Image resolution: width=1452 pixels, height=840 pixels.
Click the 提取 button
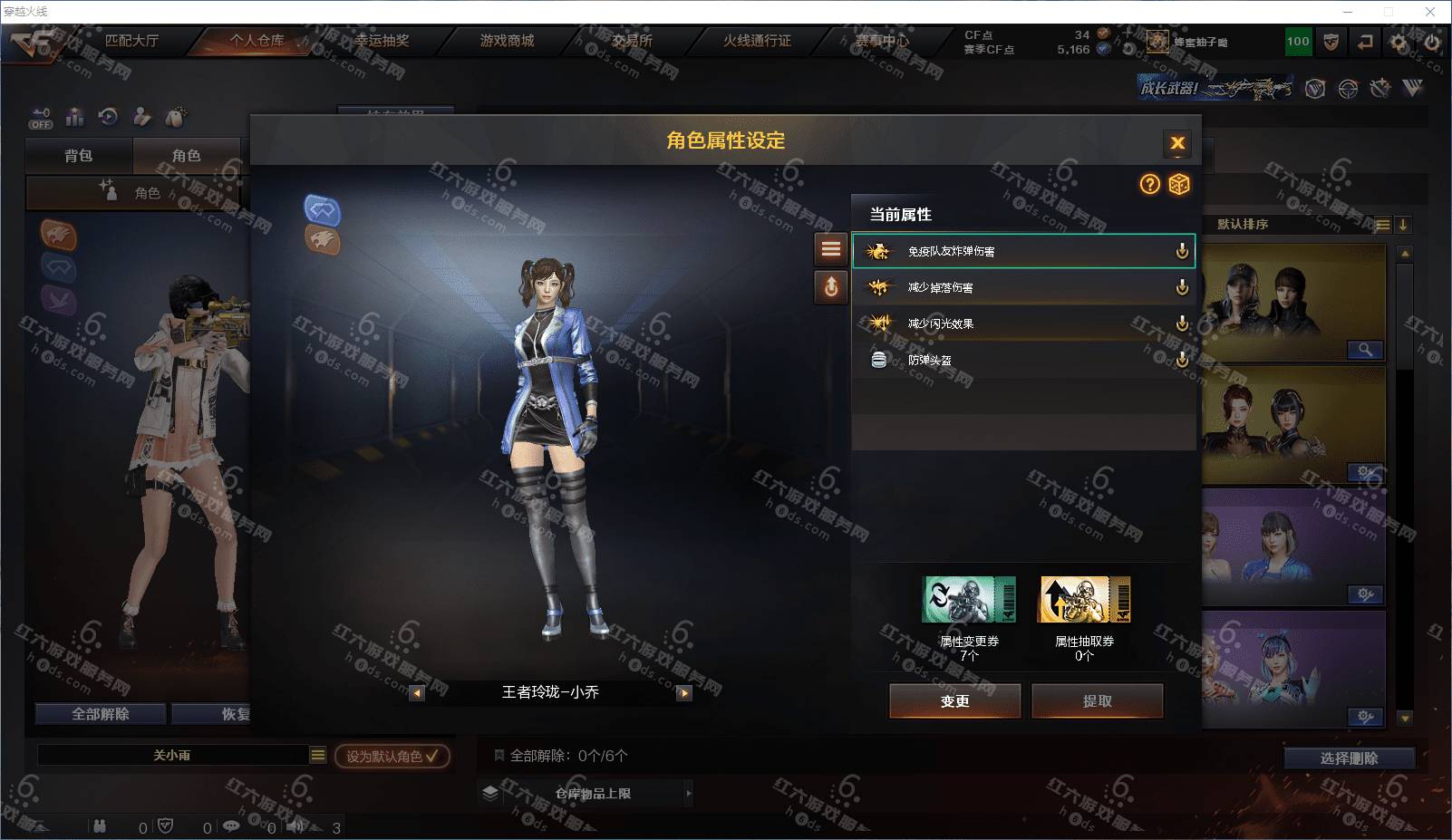pyautogui.click(x=1097, y=700)
